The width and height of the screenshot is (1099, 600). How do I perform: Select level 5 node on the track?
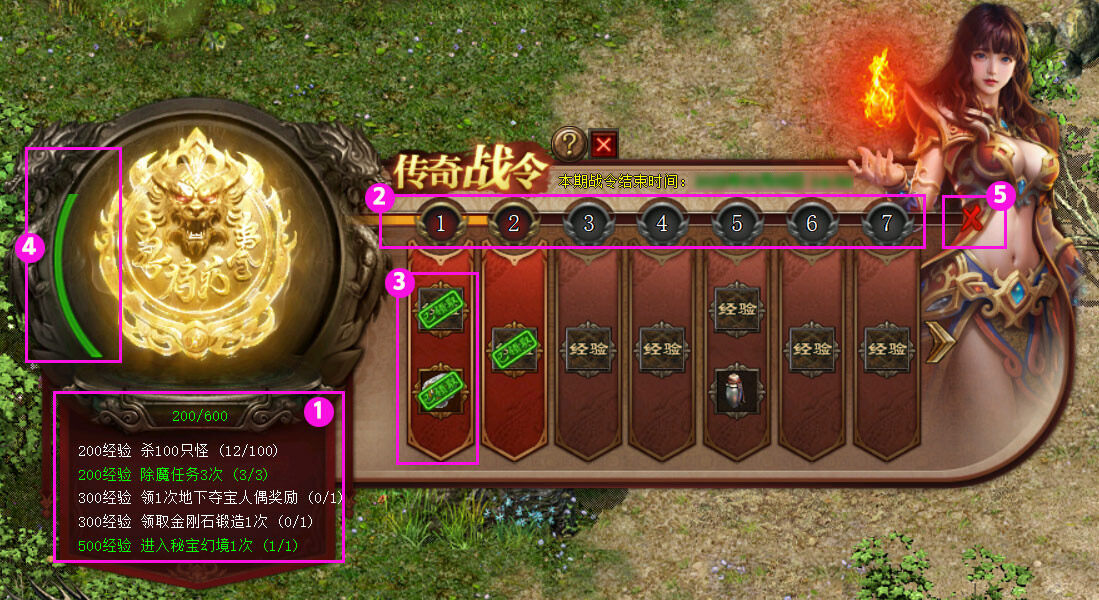[x=736, y=223]
